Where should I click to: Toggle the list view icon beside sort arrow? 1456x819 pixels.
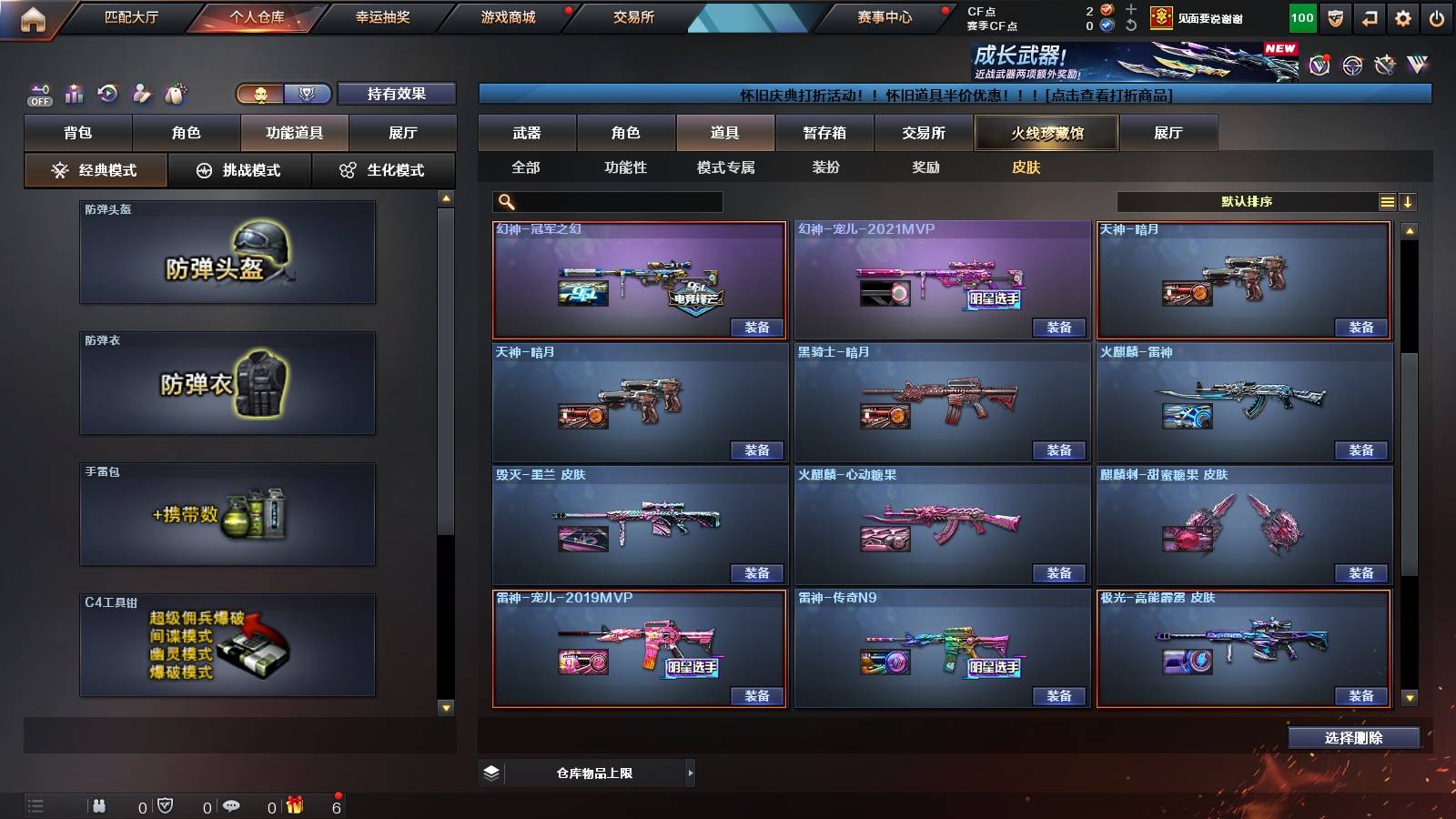(x=1387, y=201)
